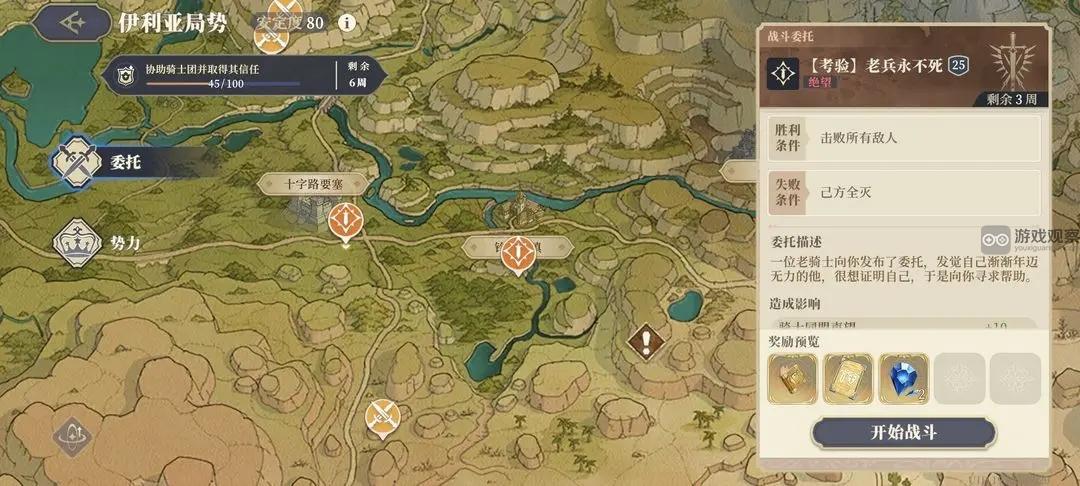This screenshot has height=486, width=1080.
Task: Start the battle with 开始战斗
Action: [903, 433]
